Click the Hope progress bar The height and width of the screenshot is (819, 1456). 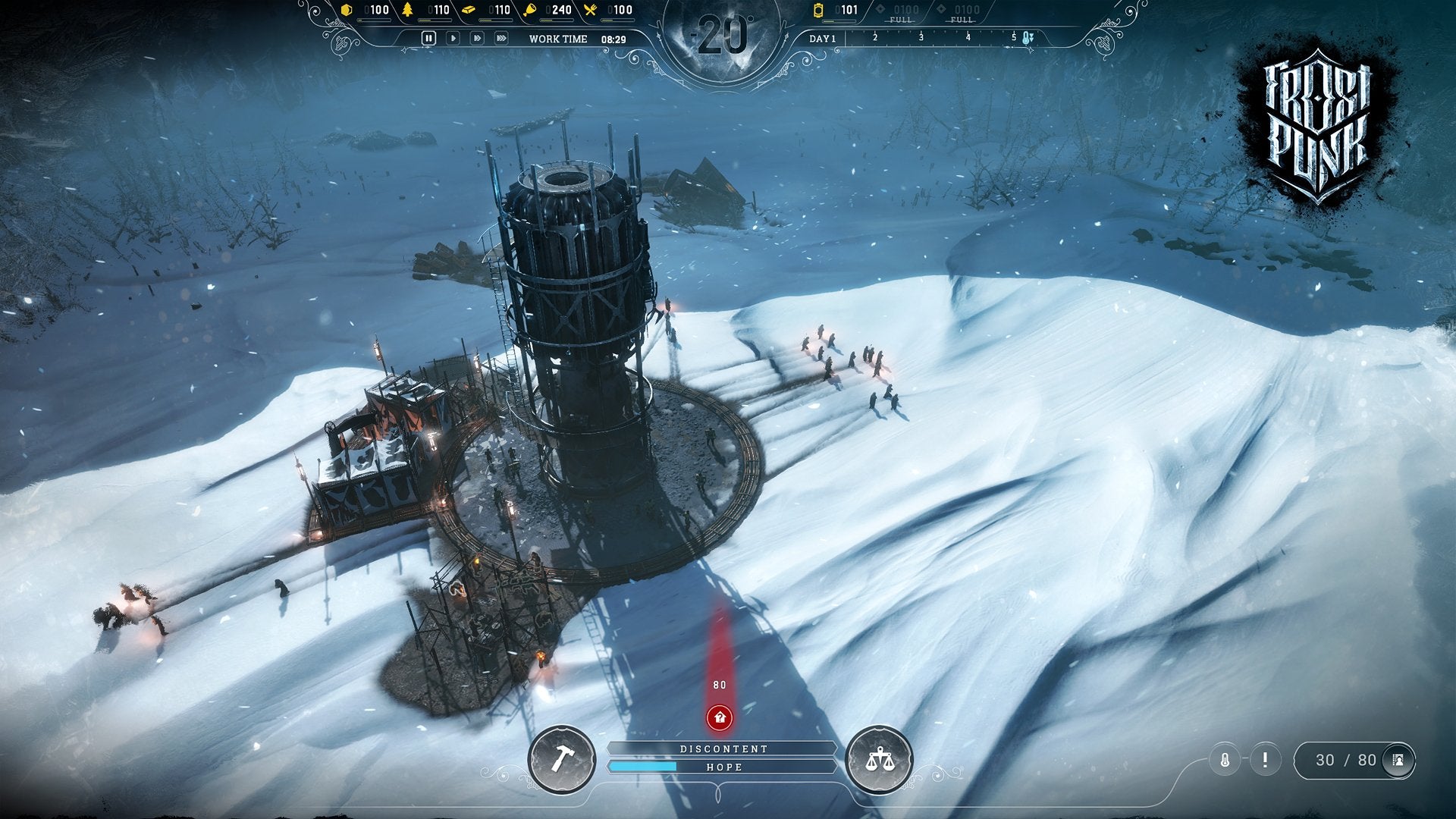(725, 767)
